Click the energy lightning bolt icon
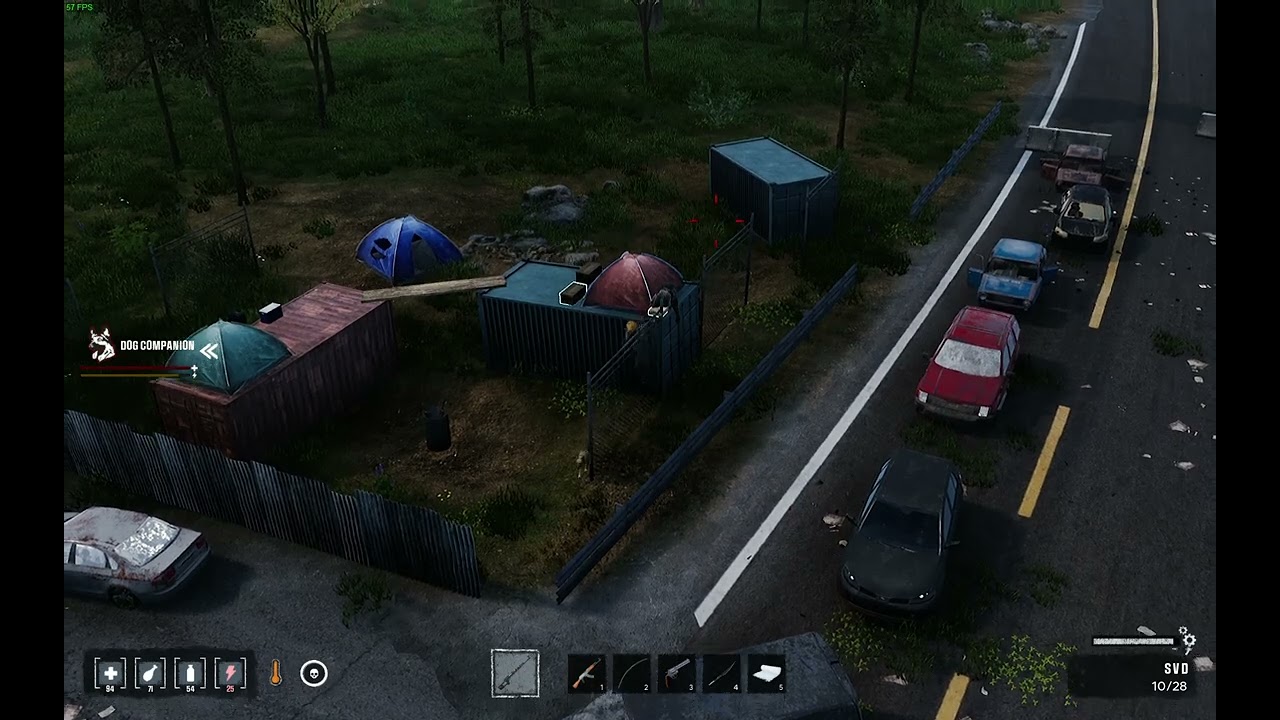The width and height of the screenshot is (1280, 720). pyautogui.click(x=230, y=673)
